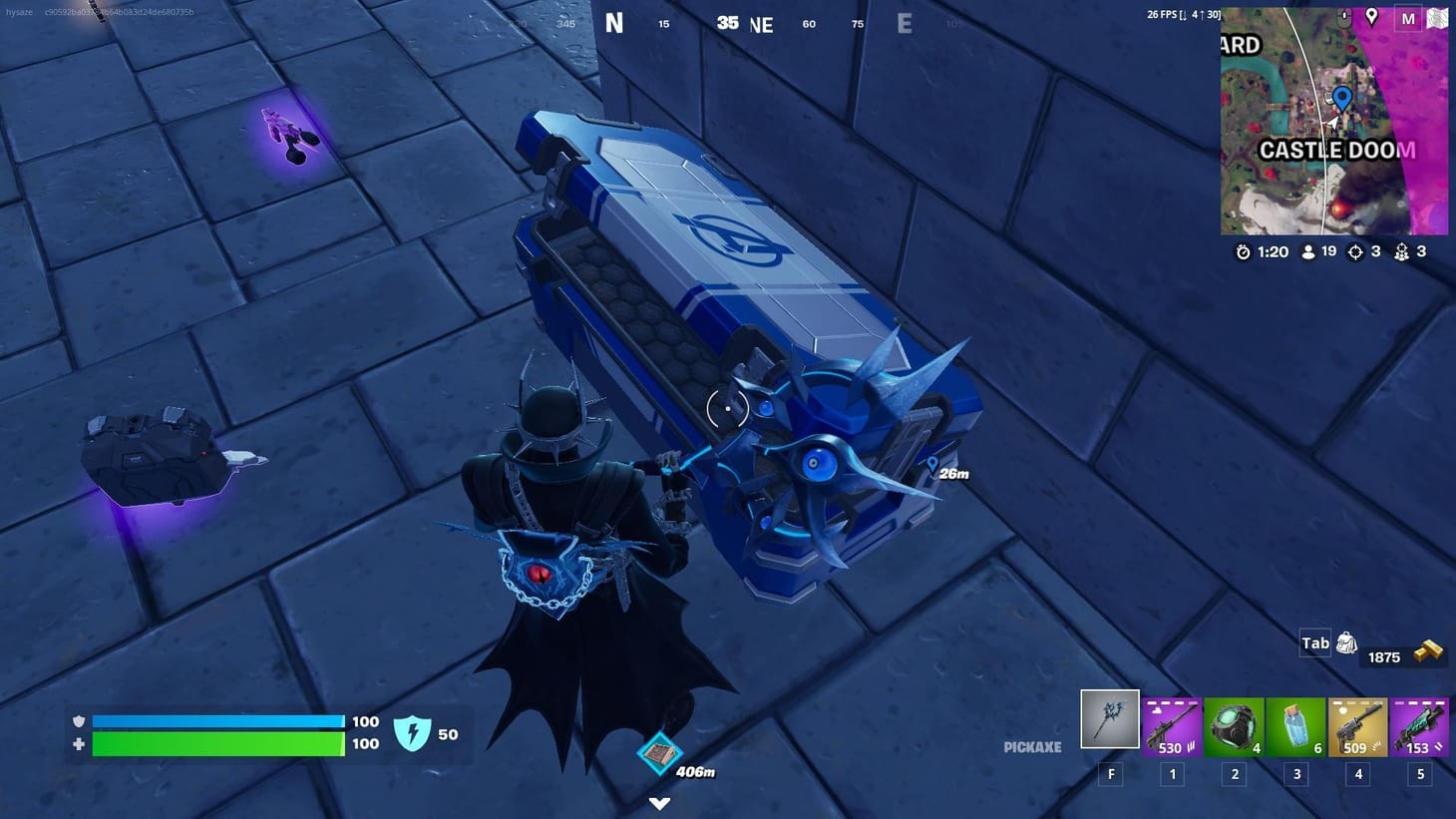Viewport: 1456px width, 819px height.
Task: Click the Tab inventory label
Action: 1314,642
